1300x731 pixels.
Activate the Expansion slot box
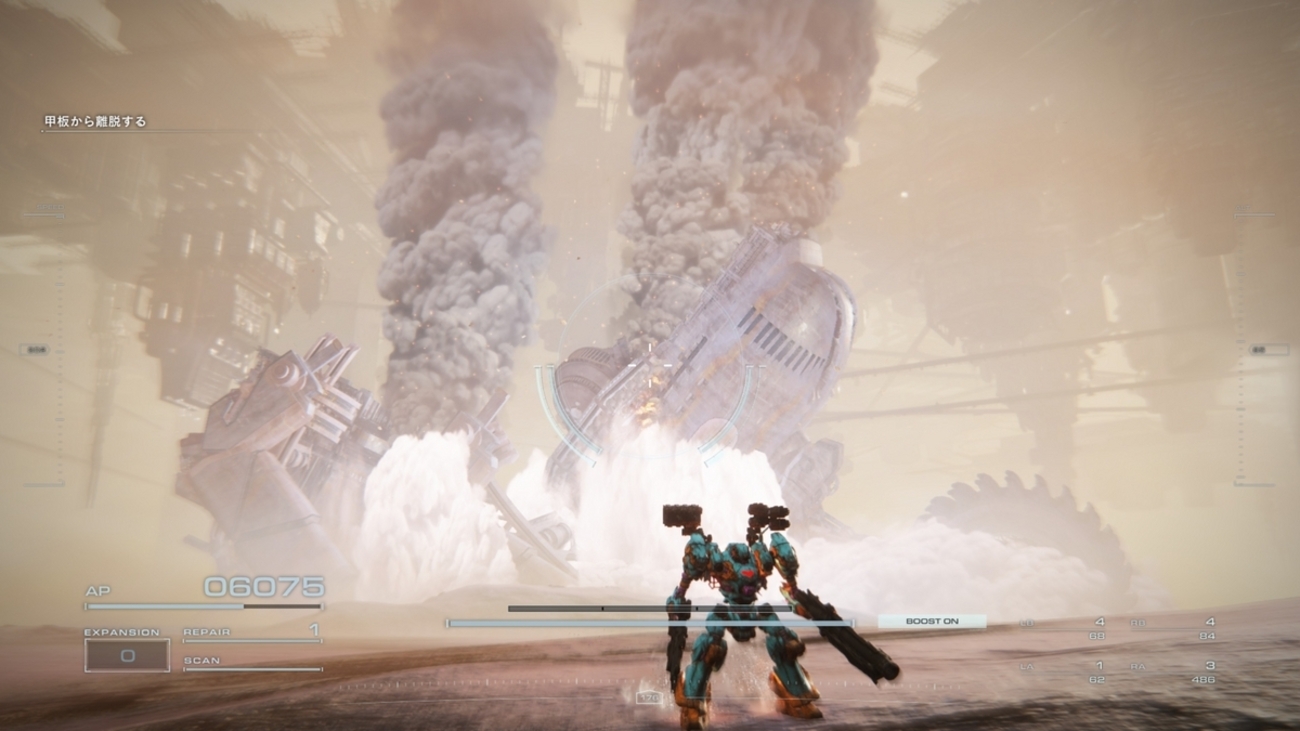(127, 655)
